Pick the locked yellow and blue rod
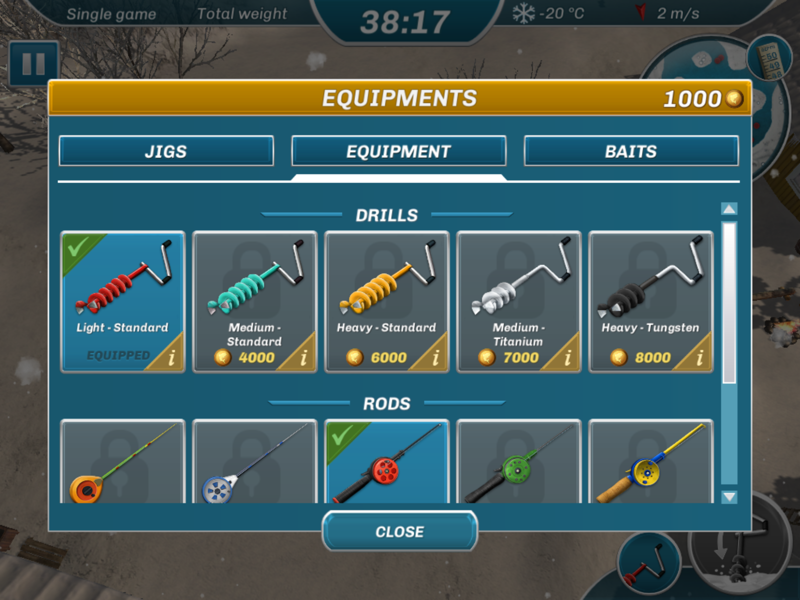This screenshot has height=600, width=800. point(650,462)
